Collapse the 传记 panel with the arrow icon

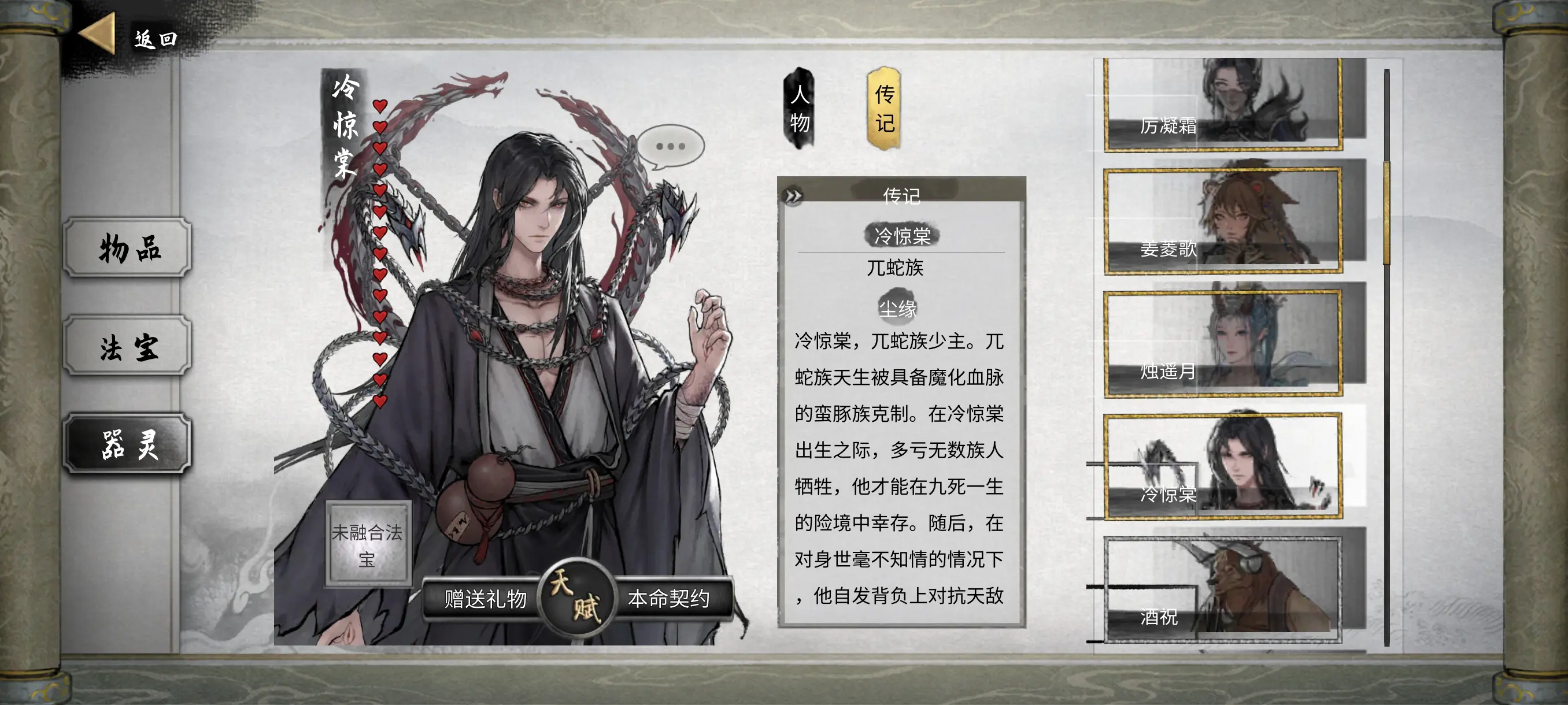[793, 196]
